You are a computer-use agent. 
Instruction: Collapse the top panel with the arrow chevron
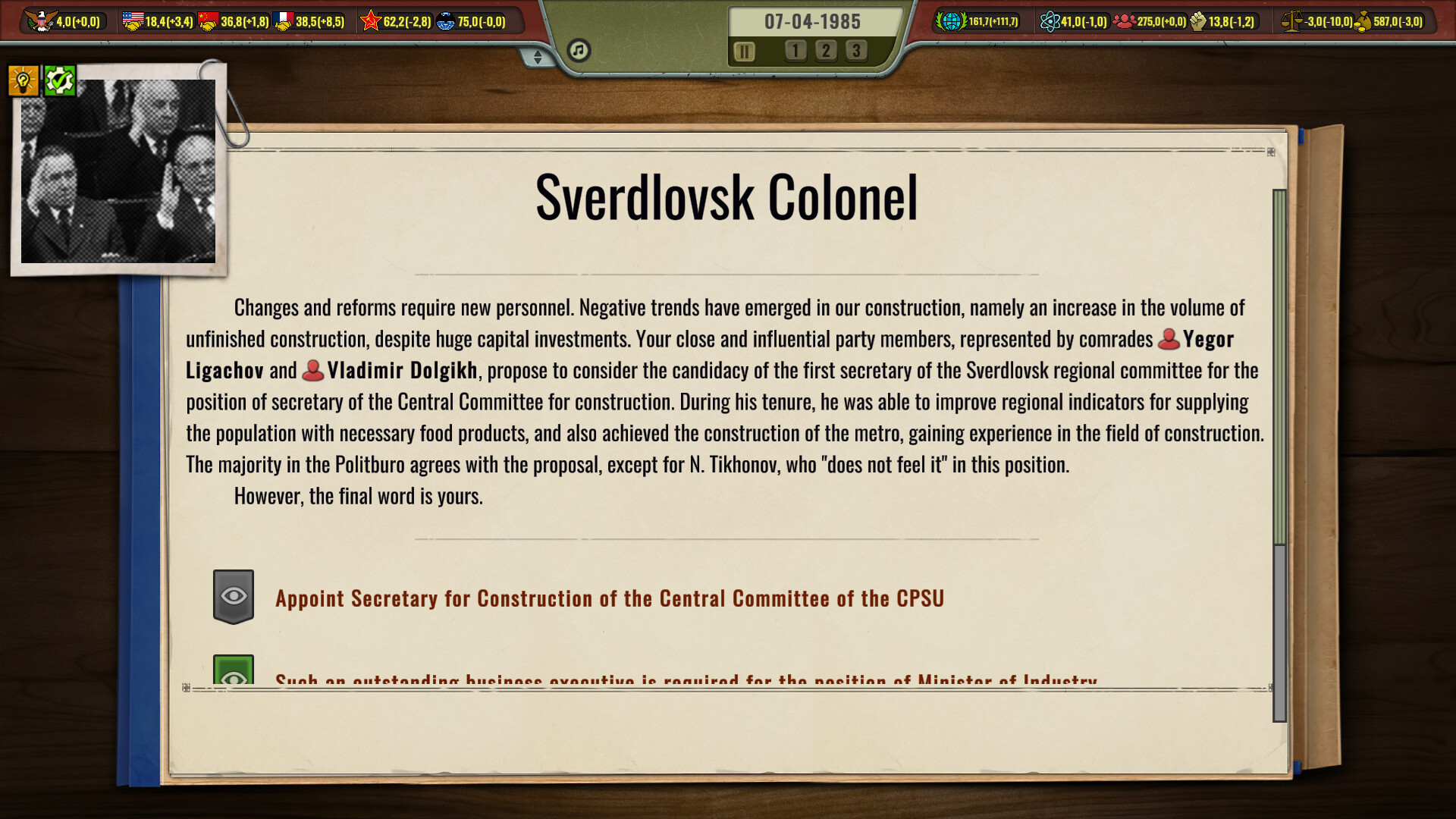[x=538, y=55]
